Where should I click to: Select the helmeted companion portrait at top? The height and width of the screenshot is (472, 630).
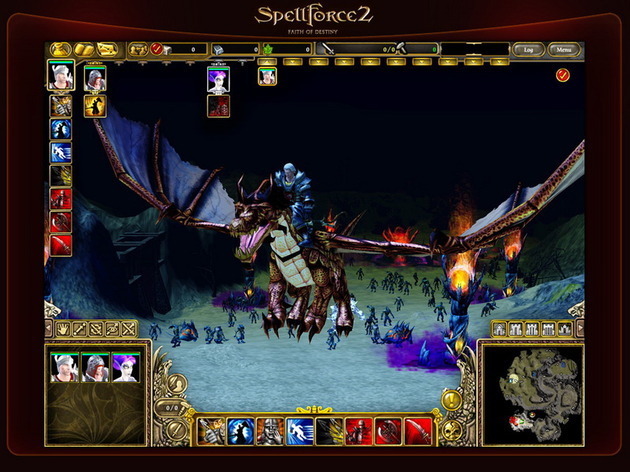95,78
